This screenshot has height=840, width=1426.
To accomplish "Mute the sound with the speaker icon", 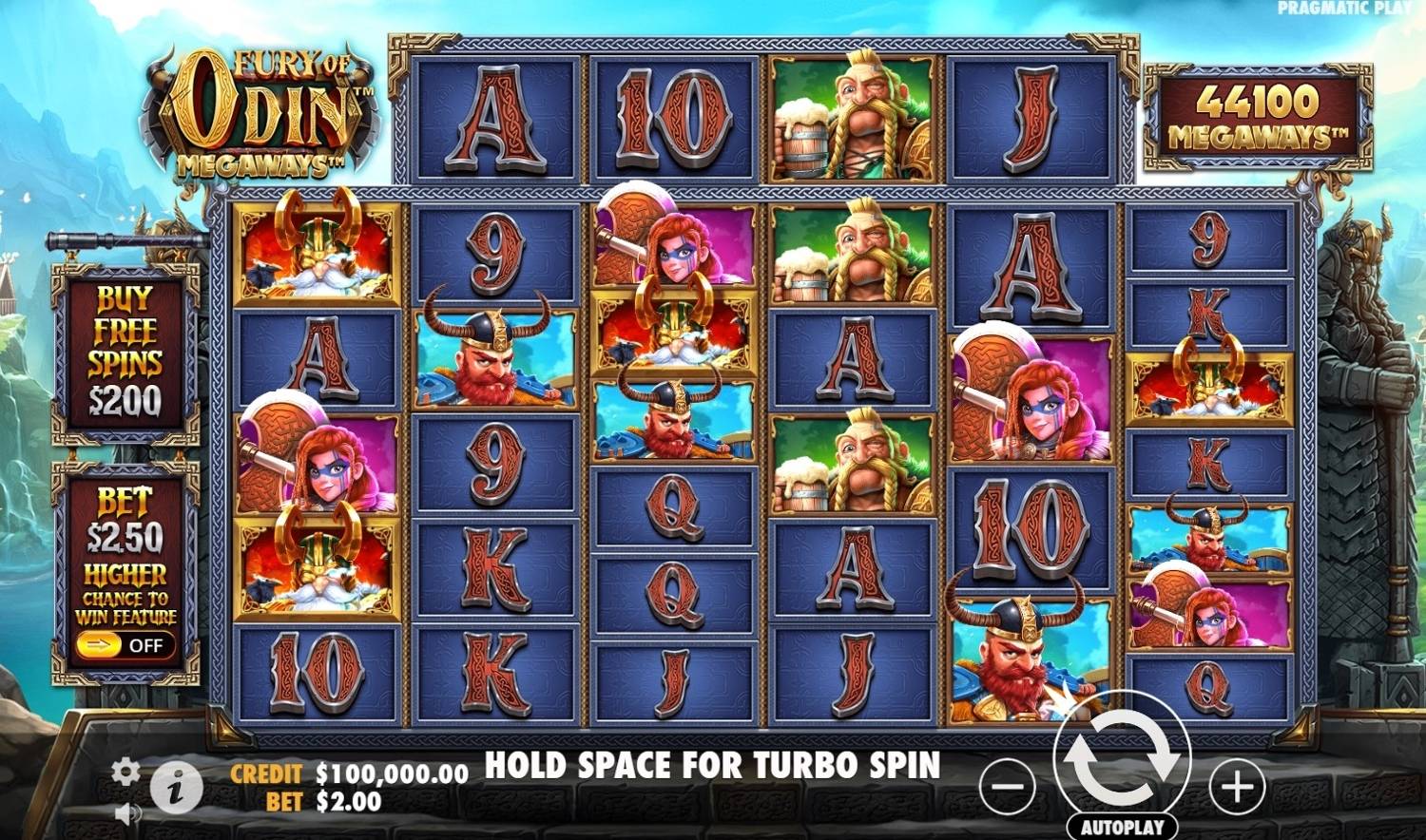I will pos(126,813).
